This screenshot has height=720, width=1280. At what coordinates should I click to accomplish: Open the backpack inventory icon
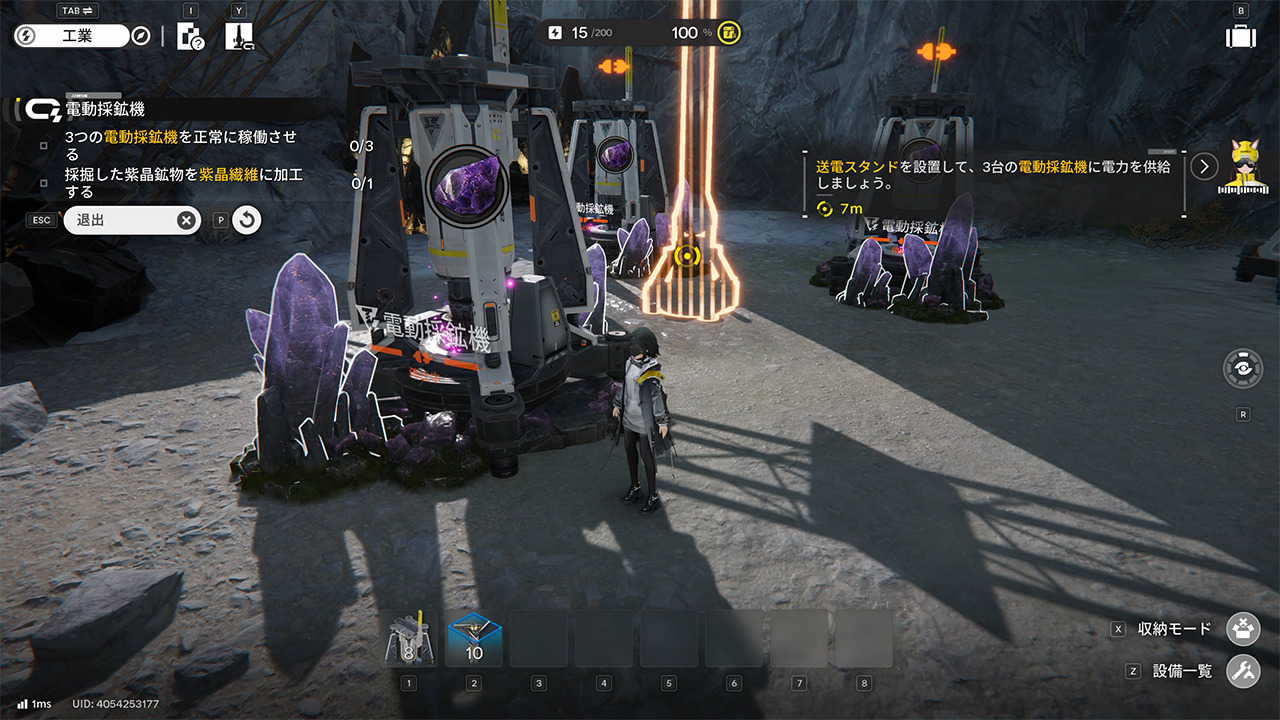click(x=1241, y=37)
